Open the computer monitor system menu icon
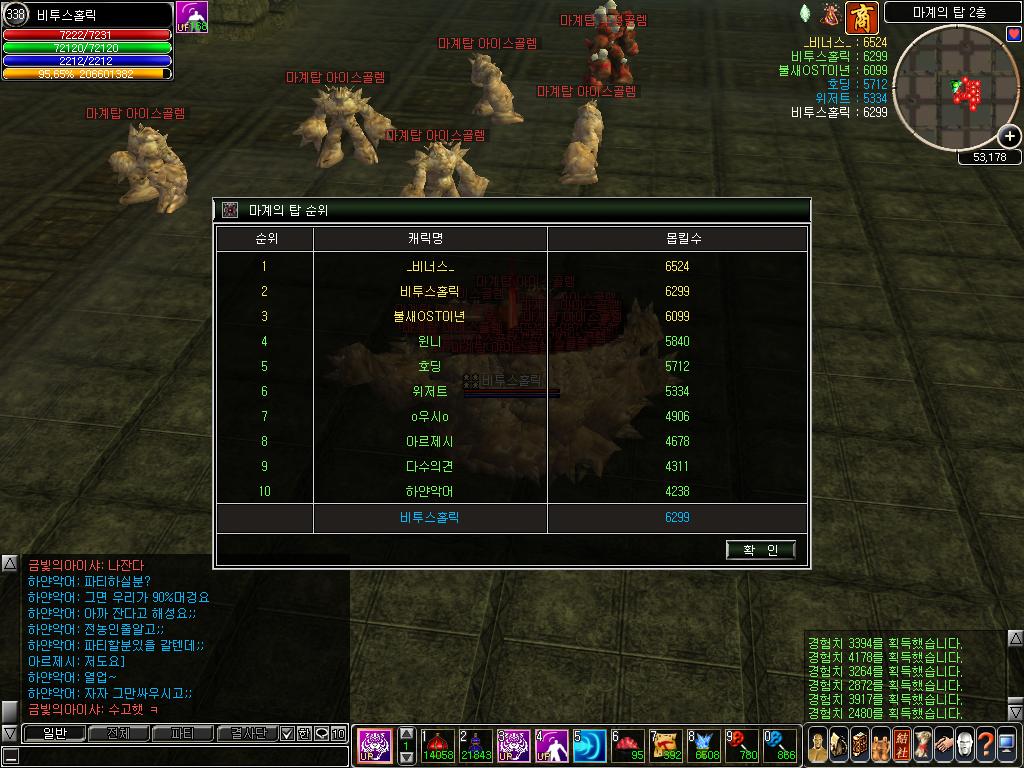 1008,745
